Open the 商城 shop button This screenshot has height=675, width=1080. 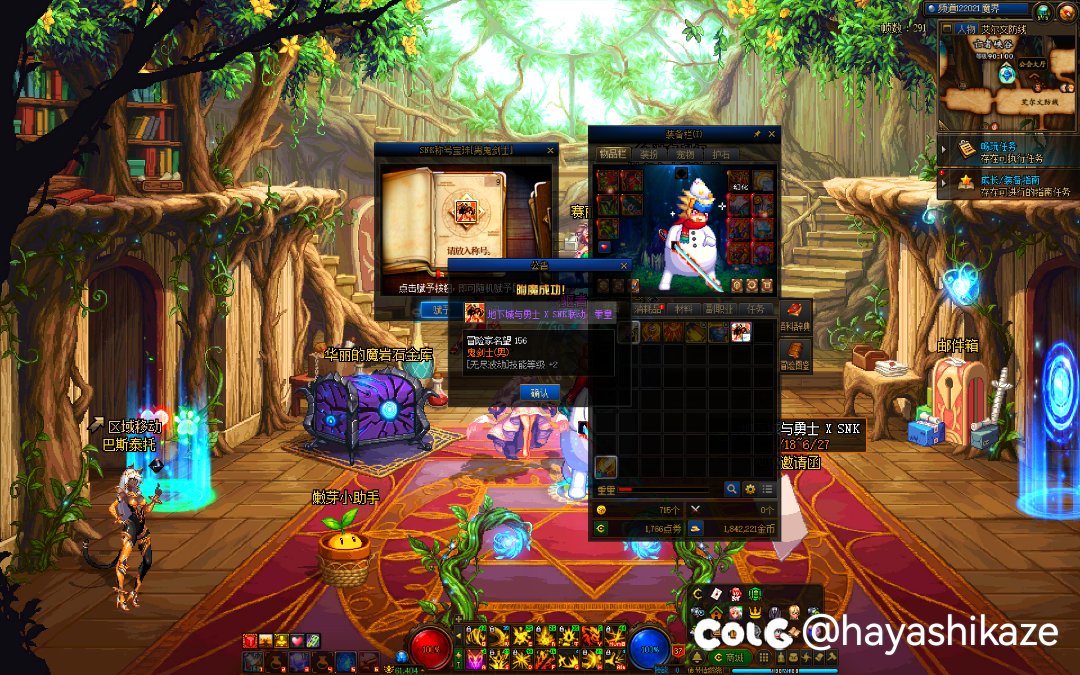pos(735,657)
